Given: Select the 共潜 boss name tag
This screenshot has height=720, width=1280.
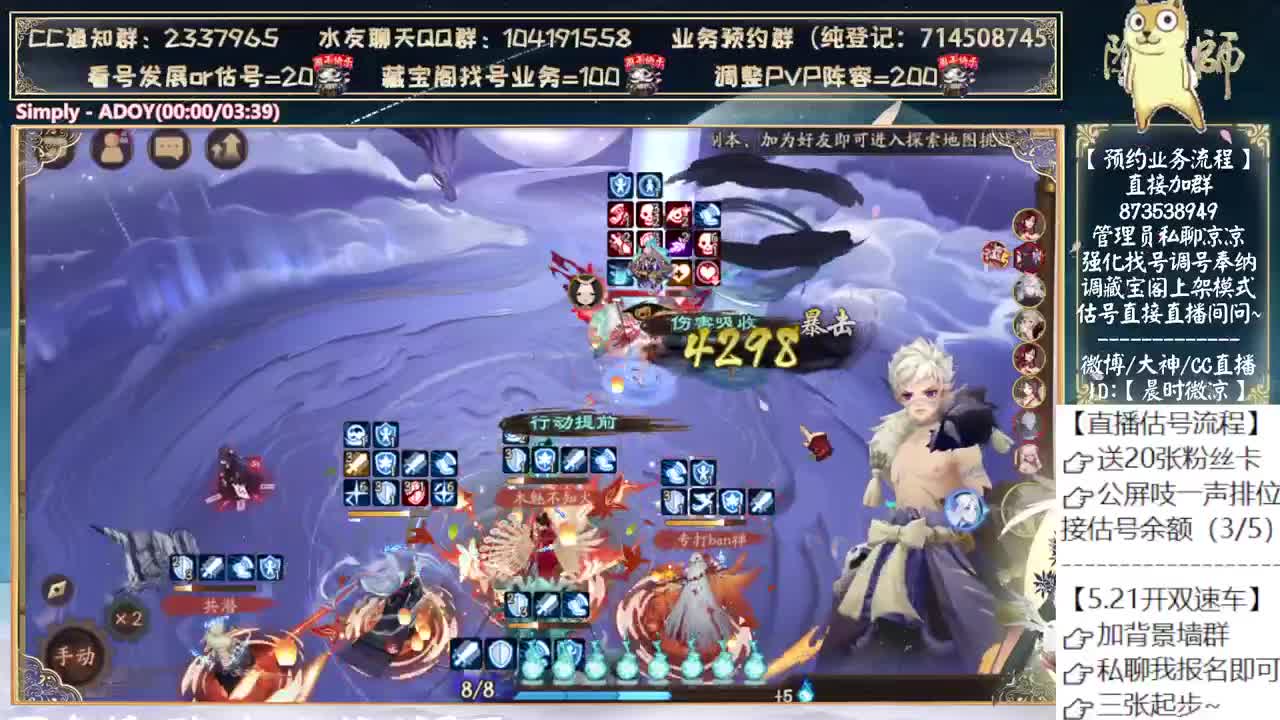Looking at the screenshot, I should 219,604.
